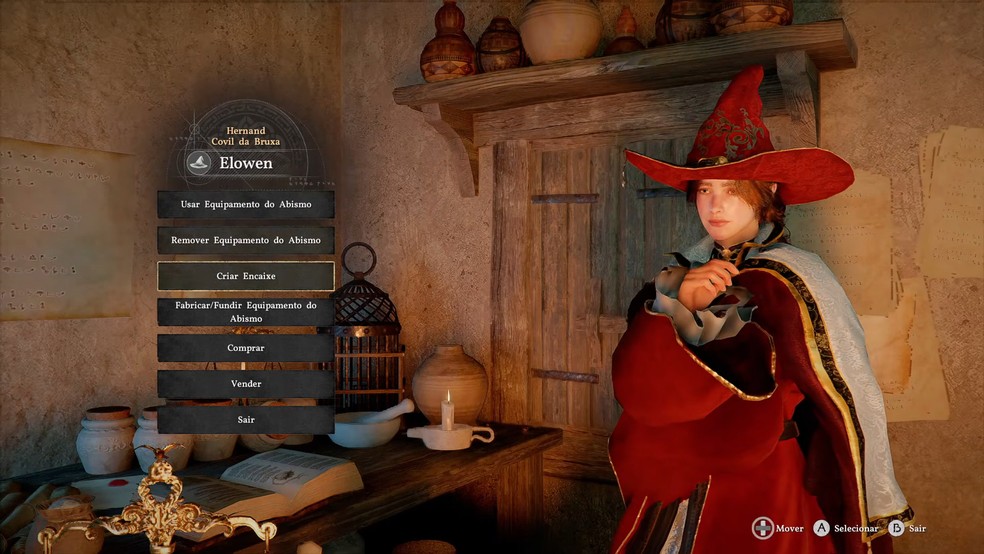Viewport: 984px width, 554px height.
Task: Exit the menu with Sair
Action: (246, 420)
